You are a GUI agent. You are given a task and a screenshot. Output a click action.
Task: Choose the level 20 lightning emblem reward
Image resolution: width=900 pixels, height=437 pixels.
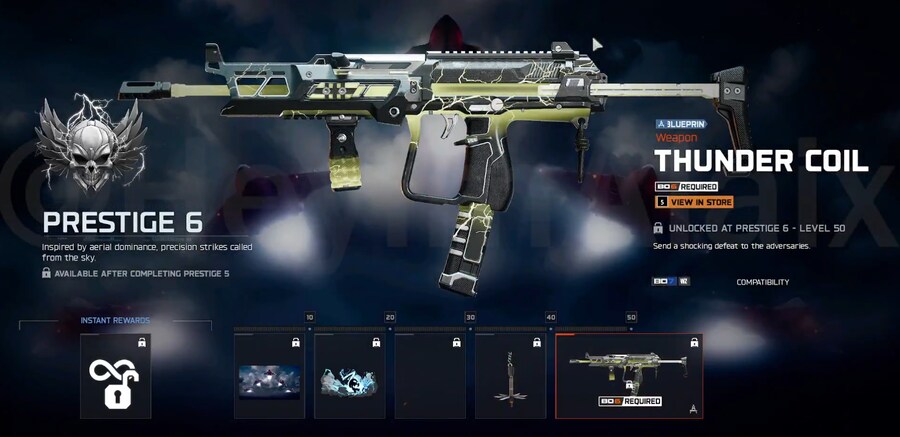click(x=352, y=376)
